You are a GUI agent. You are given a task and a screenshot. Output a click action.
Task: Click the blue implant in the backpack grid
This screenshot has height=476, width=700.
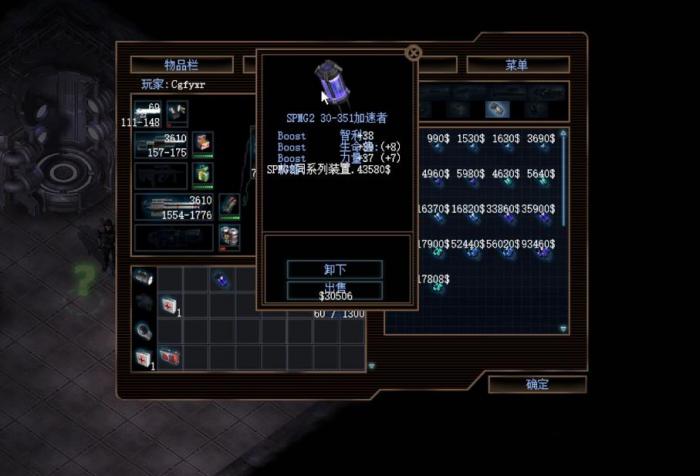[222, 280]
